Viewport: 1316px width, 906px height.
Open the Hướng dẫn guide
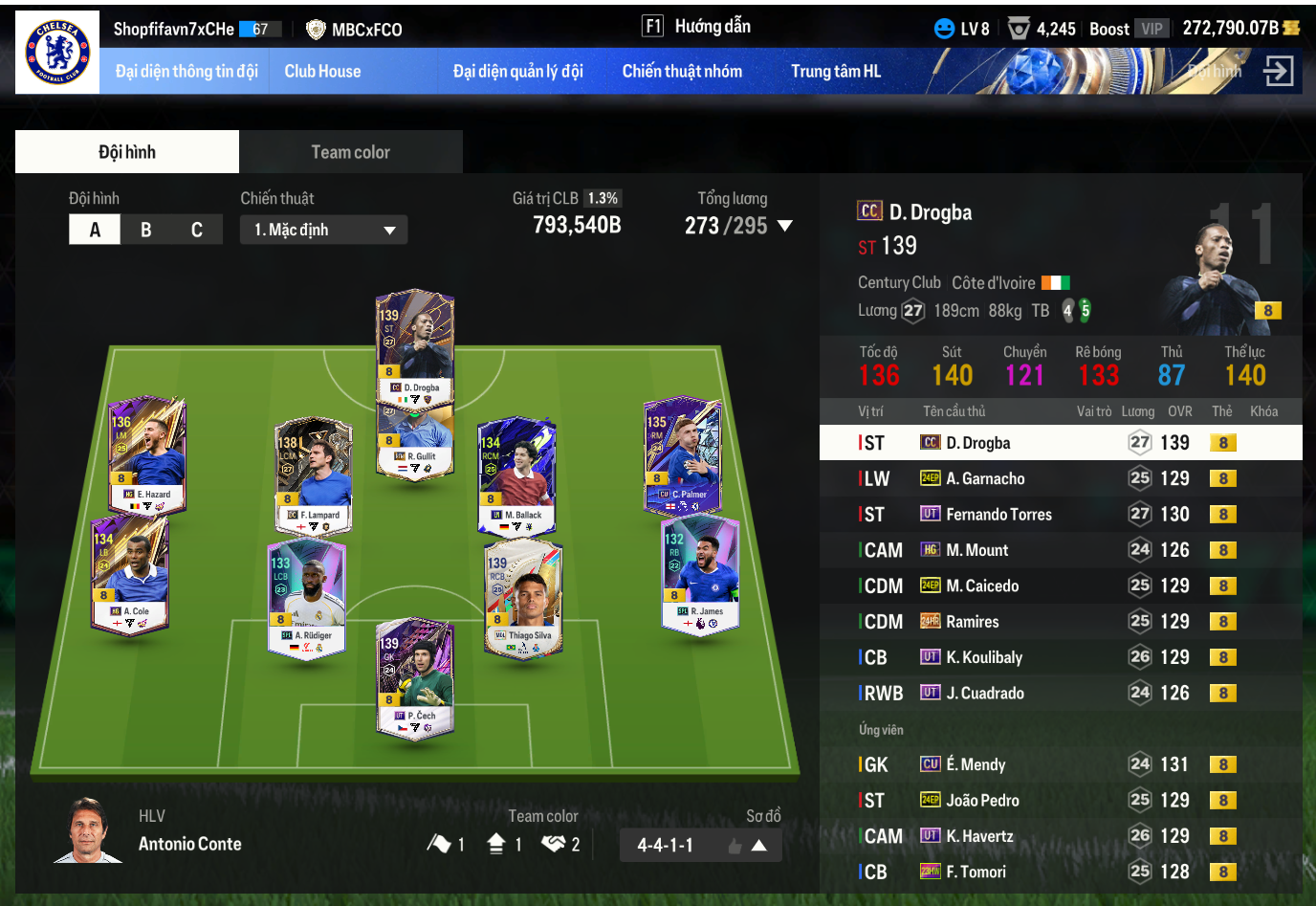[697, 27]
